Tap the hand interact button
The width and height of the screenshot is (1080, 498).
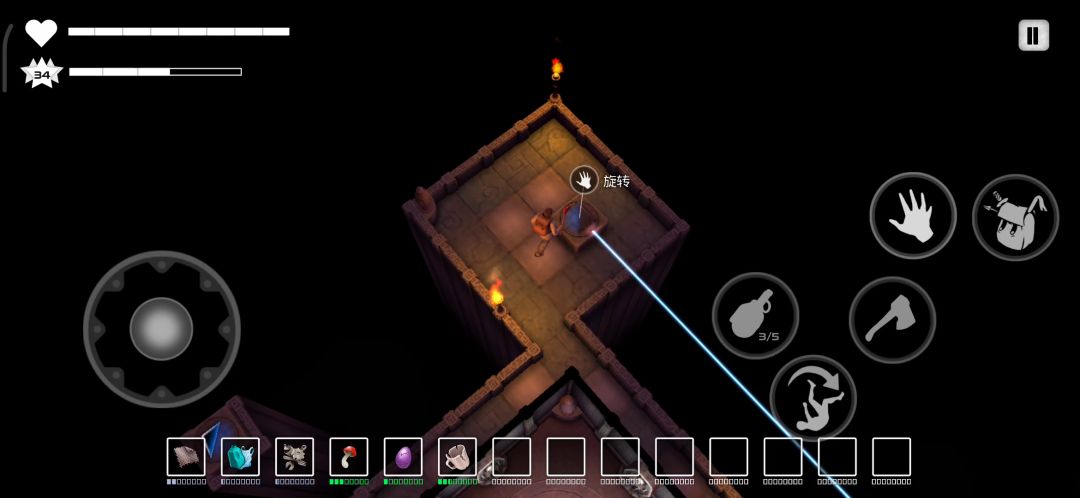(x=912, y=216)
